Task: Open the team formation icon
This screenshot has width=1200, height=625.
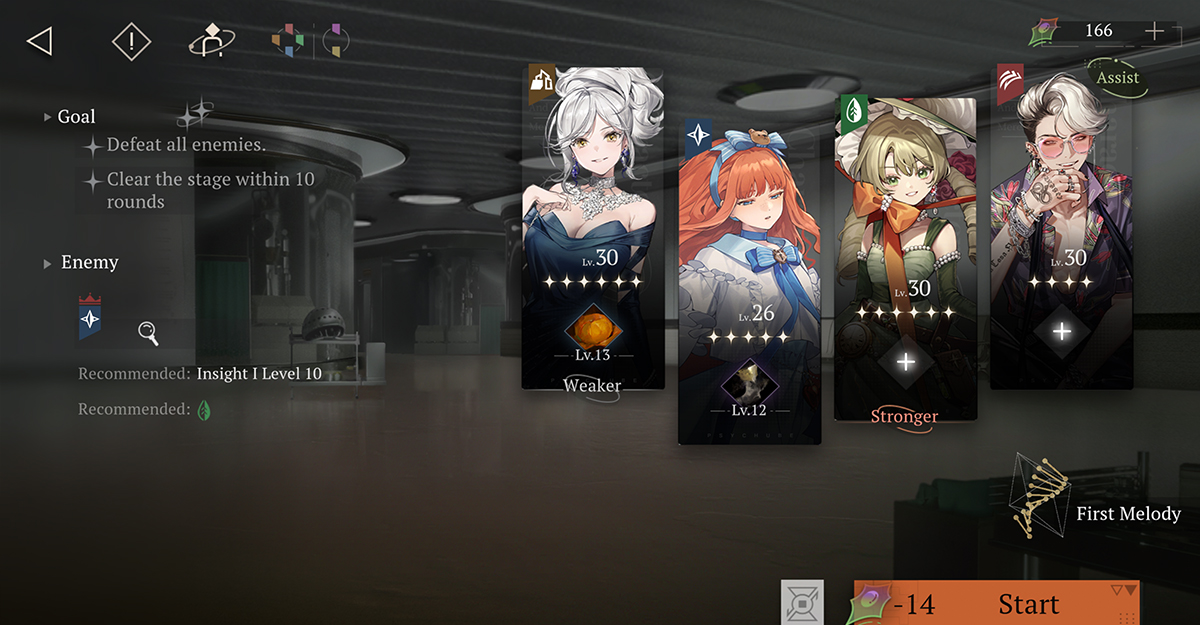Action: point(211,42)
